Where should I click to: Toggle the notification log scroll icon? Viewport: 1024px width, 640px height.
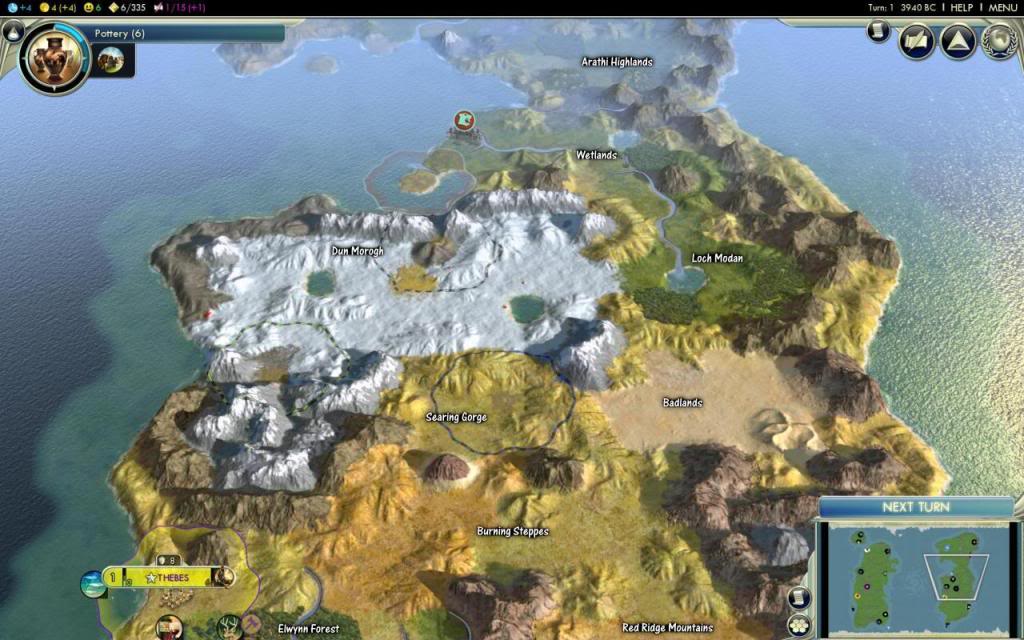click(879, 32)
